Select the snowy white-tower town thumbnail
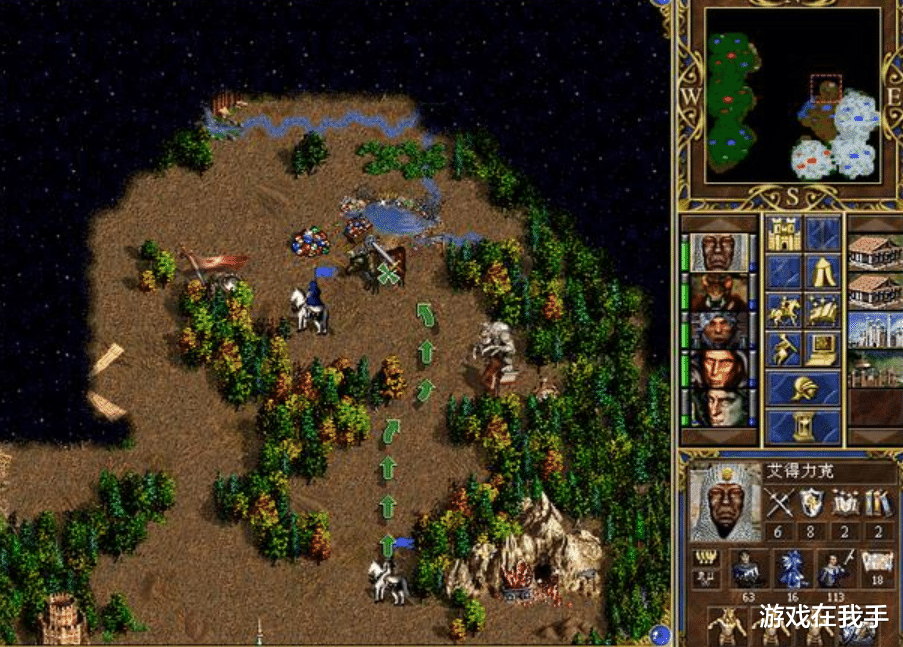 click(x=875, y=330)
